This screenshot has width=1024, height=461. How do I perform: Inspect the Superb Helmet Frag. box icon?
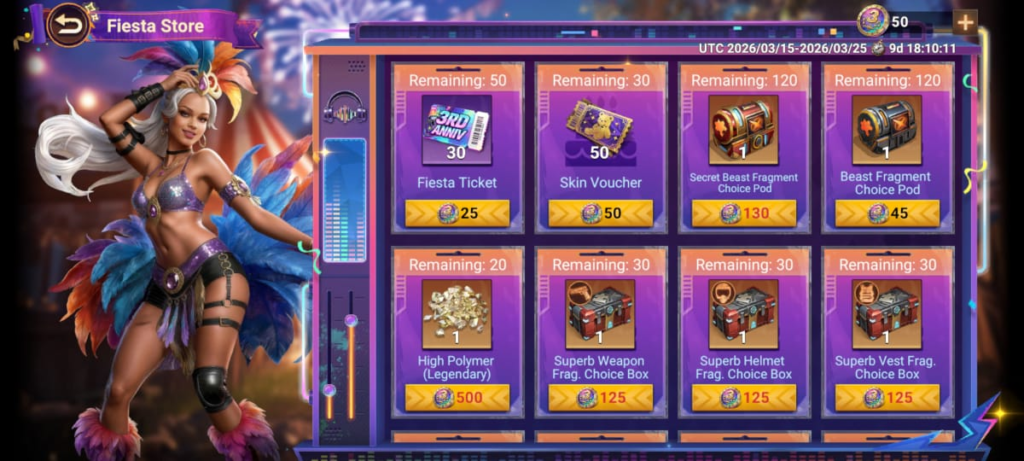[x=744, y=313]
